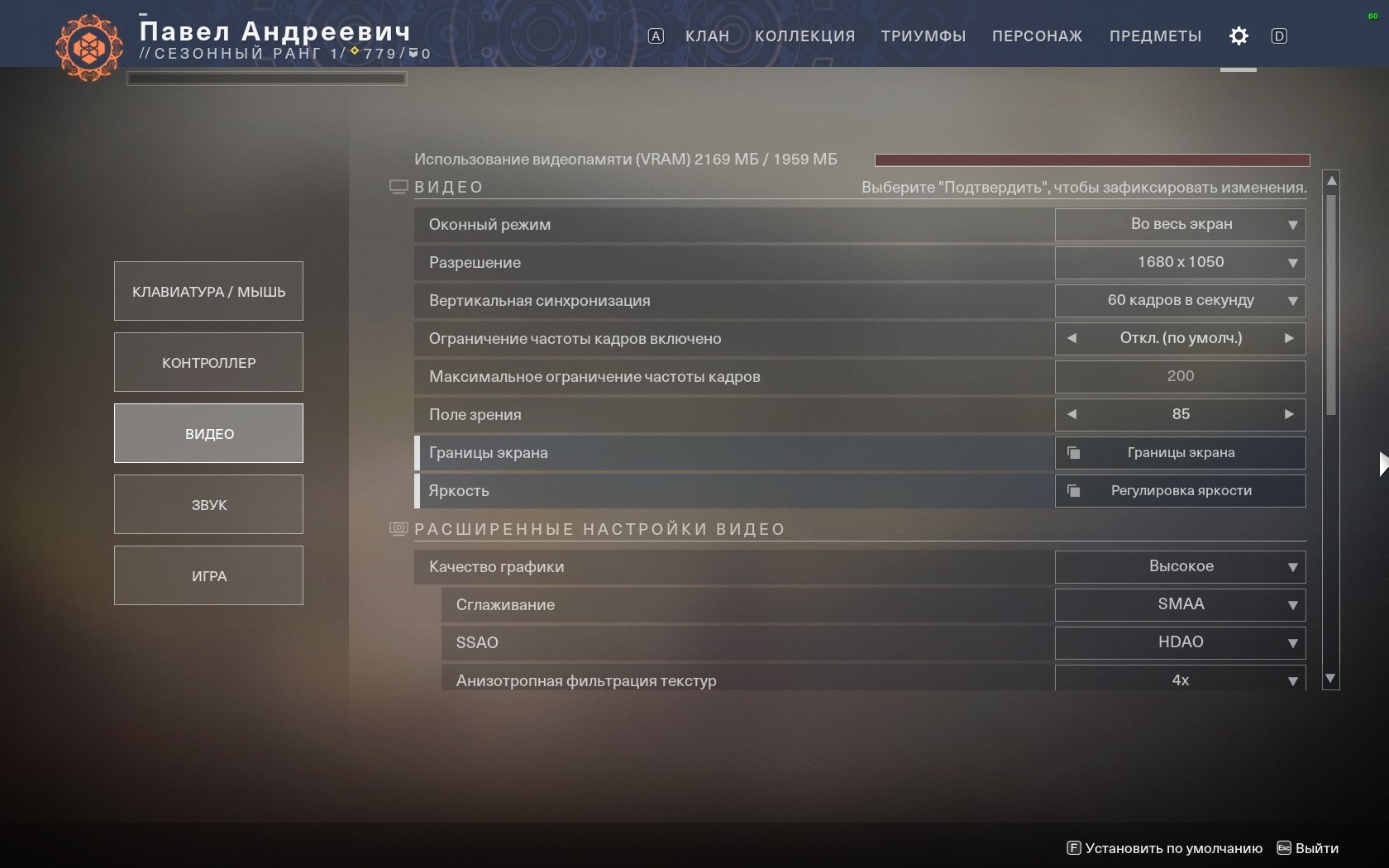Open the Клавиатура / Мышь settings section
Screen dimensions: 1389x868
coord(208,291)
